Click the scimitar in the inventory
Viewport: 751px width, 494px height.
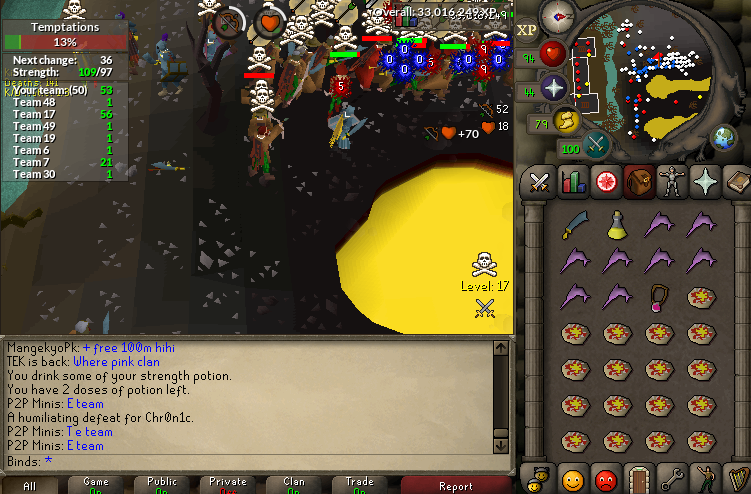coord(574,224)
